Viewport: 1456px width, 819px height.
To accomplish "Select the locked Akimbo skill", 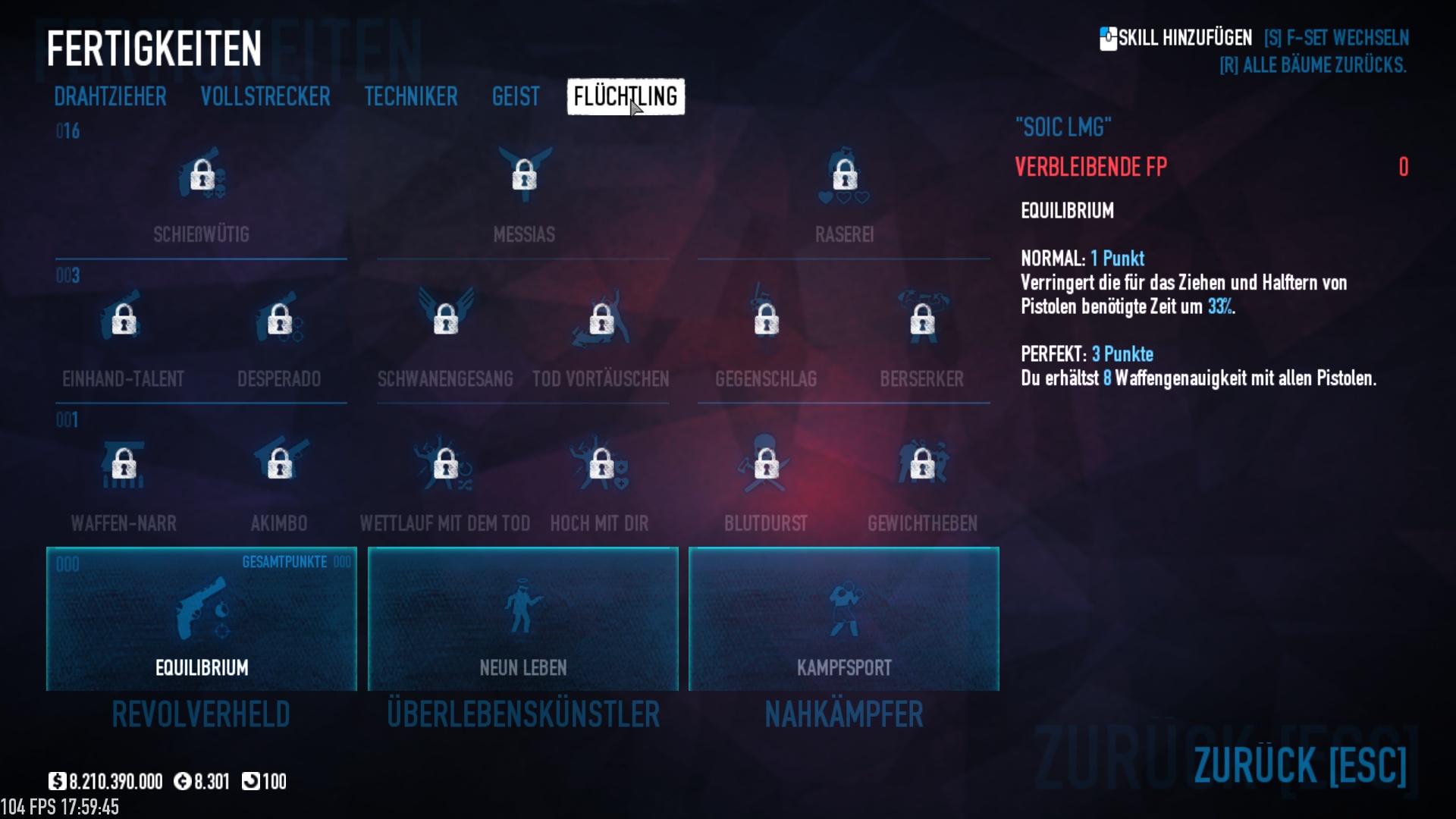I will click(x=280, y=464).
